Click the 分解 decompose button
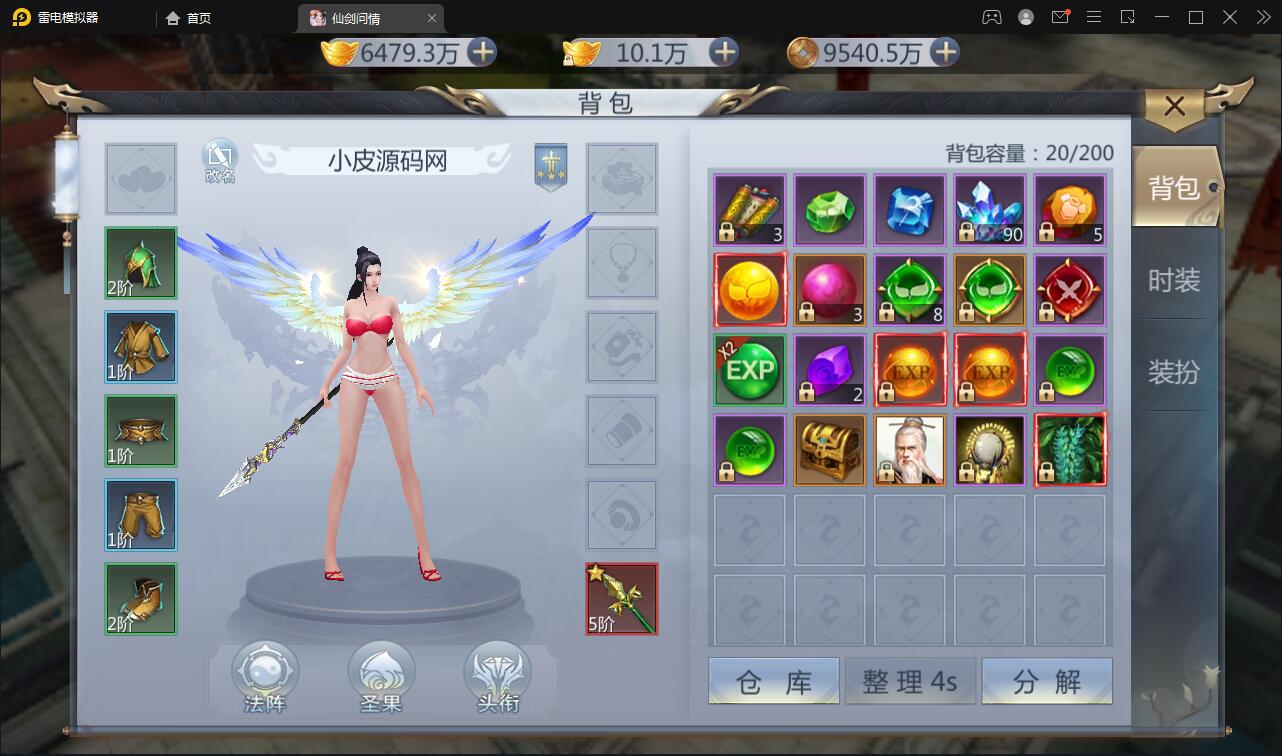The image size is (1282, 756). 1047,680
